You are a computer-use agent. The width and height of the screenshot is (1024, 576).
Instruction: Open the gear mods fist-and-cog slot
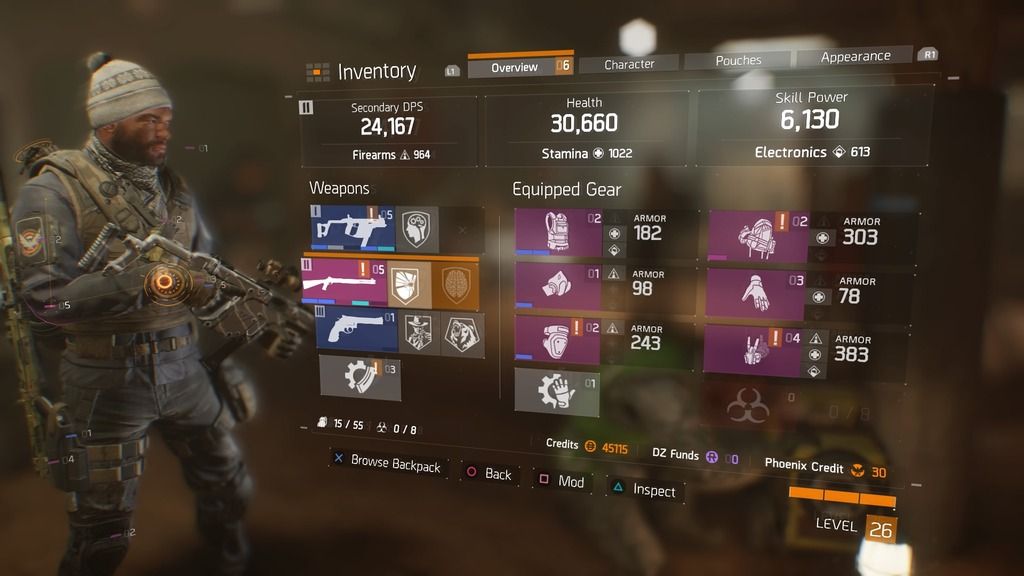[x=557, y=389]
